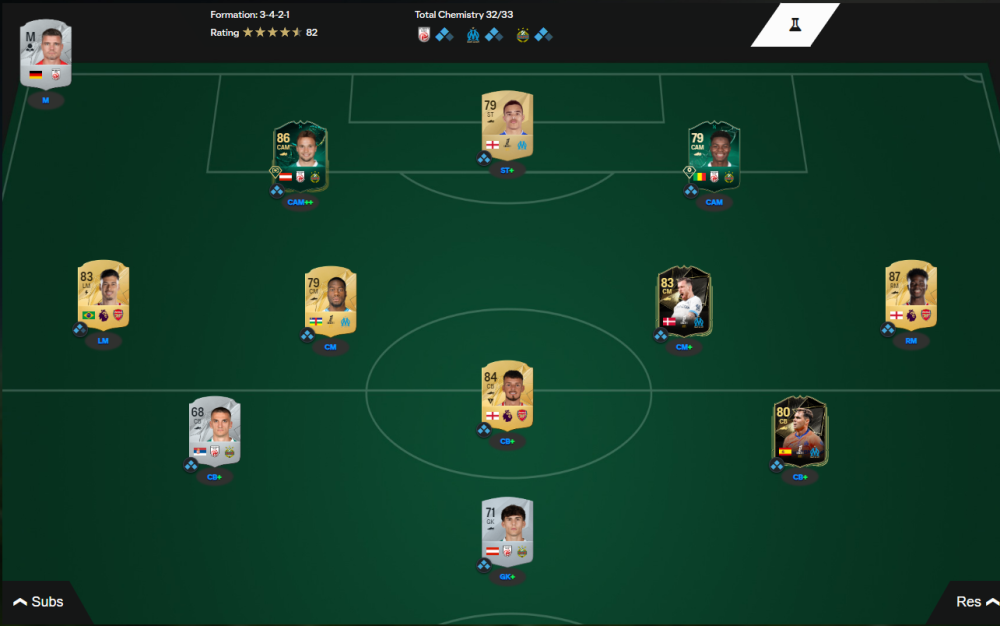This screenshot has width=1000, height=626.
Task: Select the 79-rated right CAM card
Action: [x=714, y=157]
